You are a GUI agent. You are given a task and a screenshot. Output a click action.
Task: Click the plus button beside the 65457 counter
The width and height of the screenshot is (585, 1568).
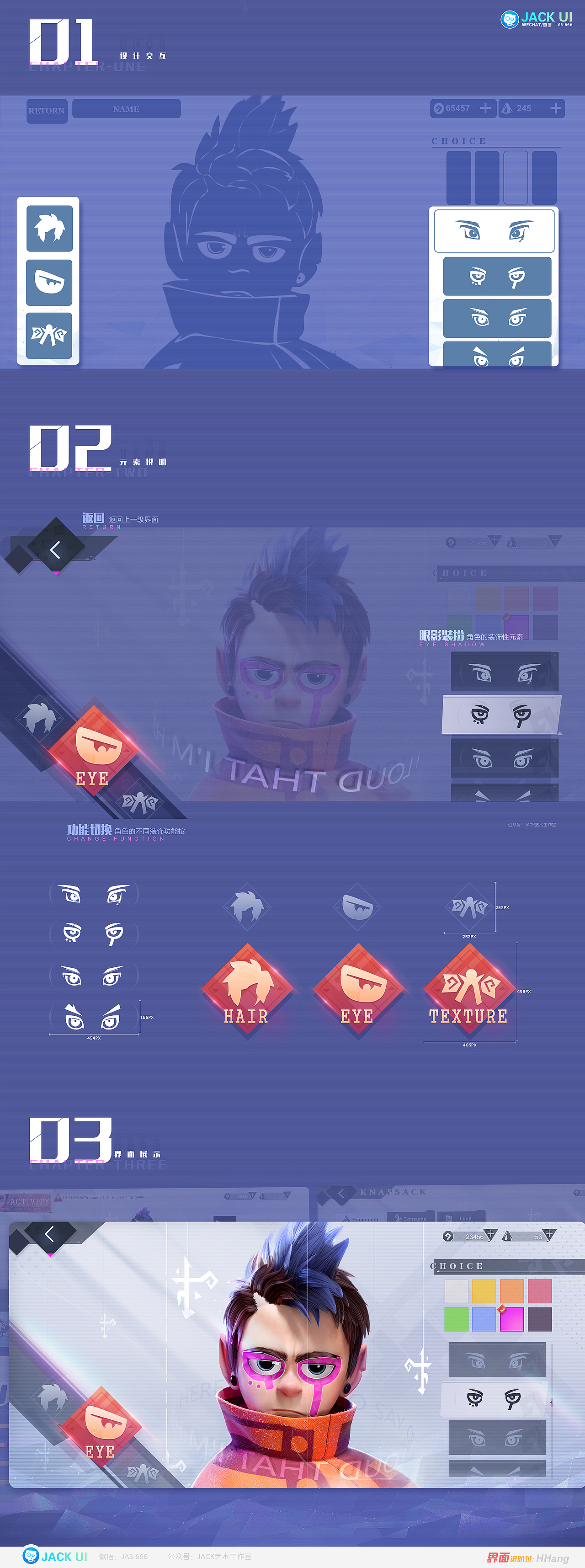pyautogui.click(x=485, y=108)
